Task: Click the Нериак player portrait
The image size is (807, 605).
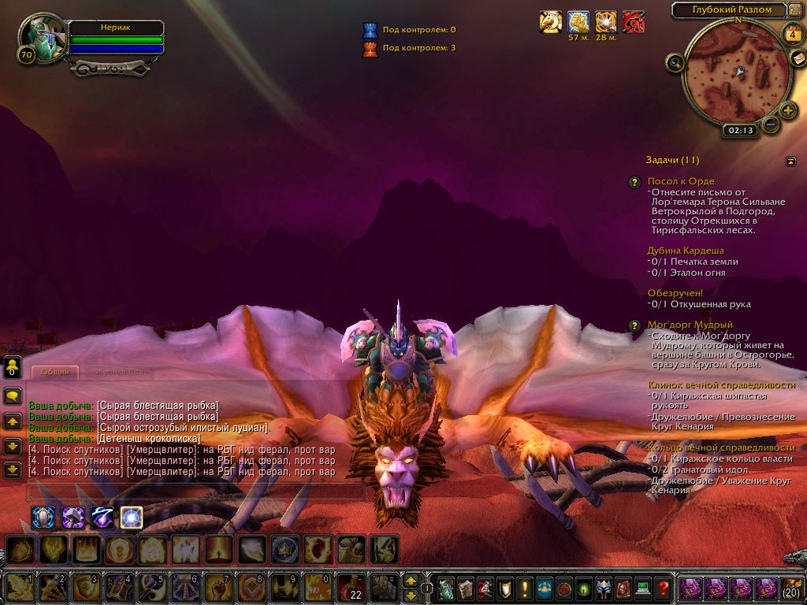Action: tap(42, 39)
